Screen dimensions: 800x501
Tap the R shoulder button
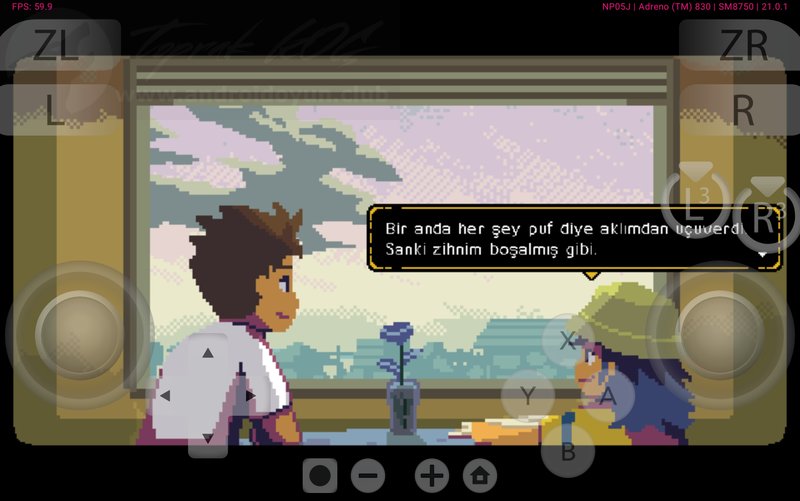pyautogui.click(x=743, y=110)
